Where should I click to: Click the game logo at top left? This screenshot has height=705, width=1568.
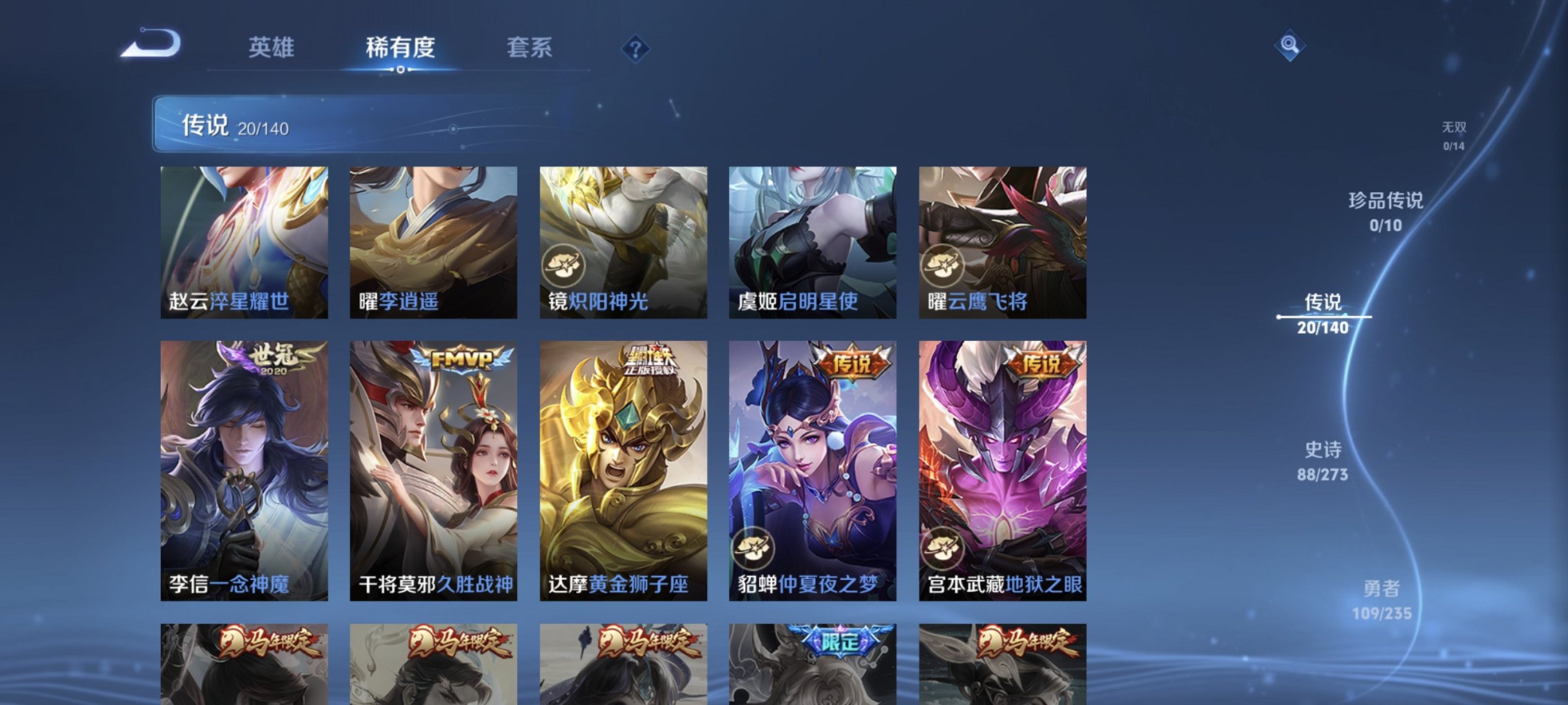[151, 43]
